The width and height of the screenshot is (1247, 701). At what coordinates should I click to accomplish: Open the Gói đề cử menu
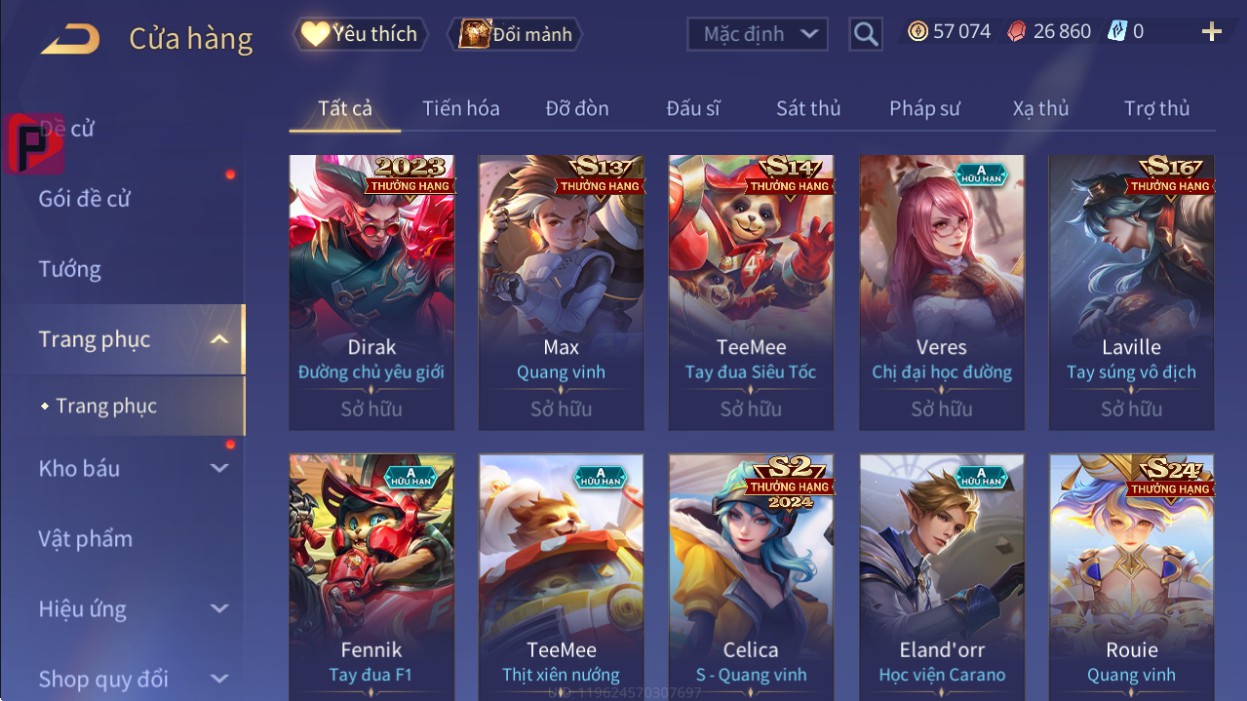point(85,198)
